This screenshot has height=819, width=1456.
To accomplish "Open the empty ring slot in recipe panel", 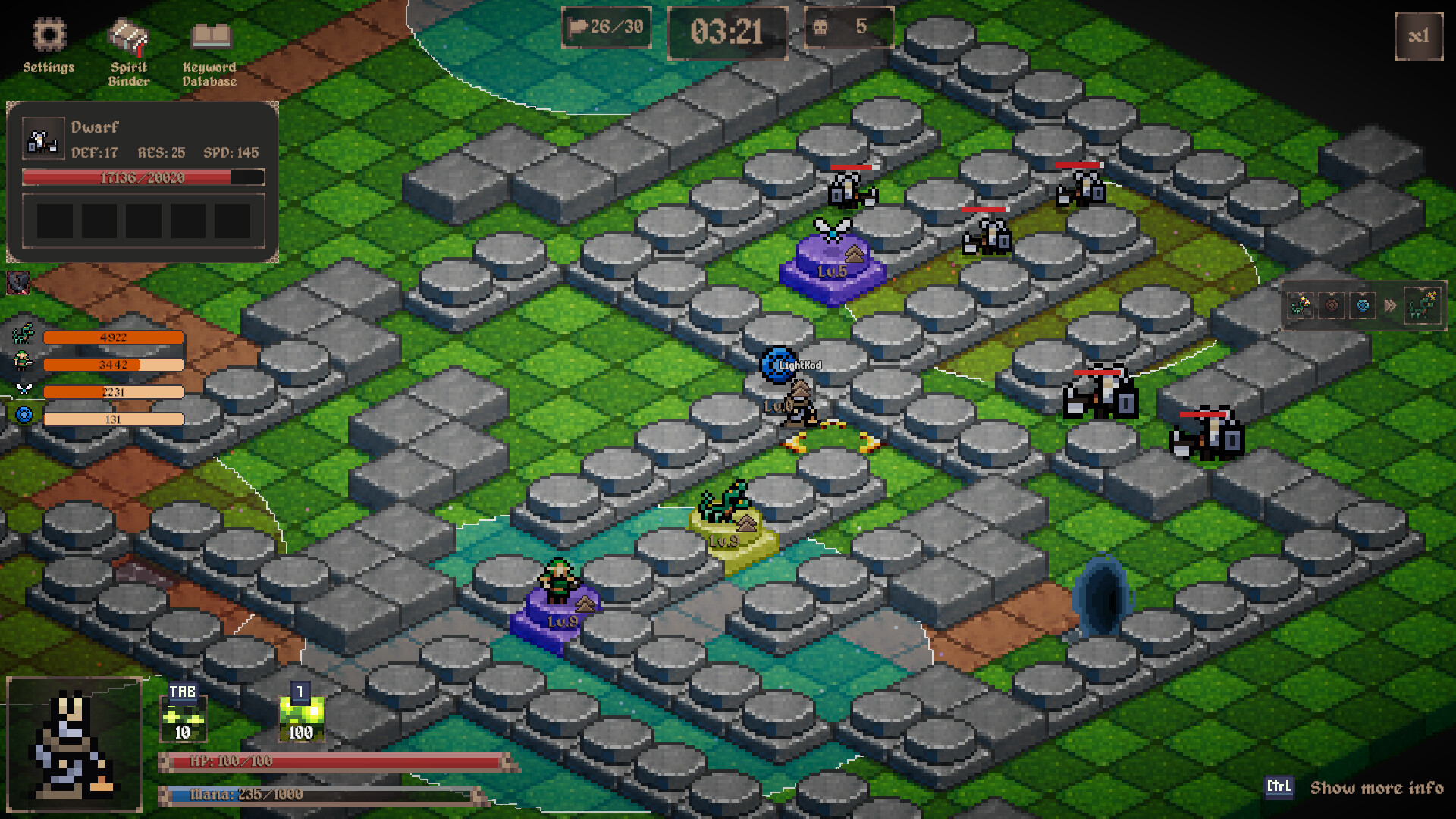I will (1332, 306).
